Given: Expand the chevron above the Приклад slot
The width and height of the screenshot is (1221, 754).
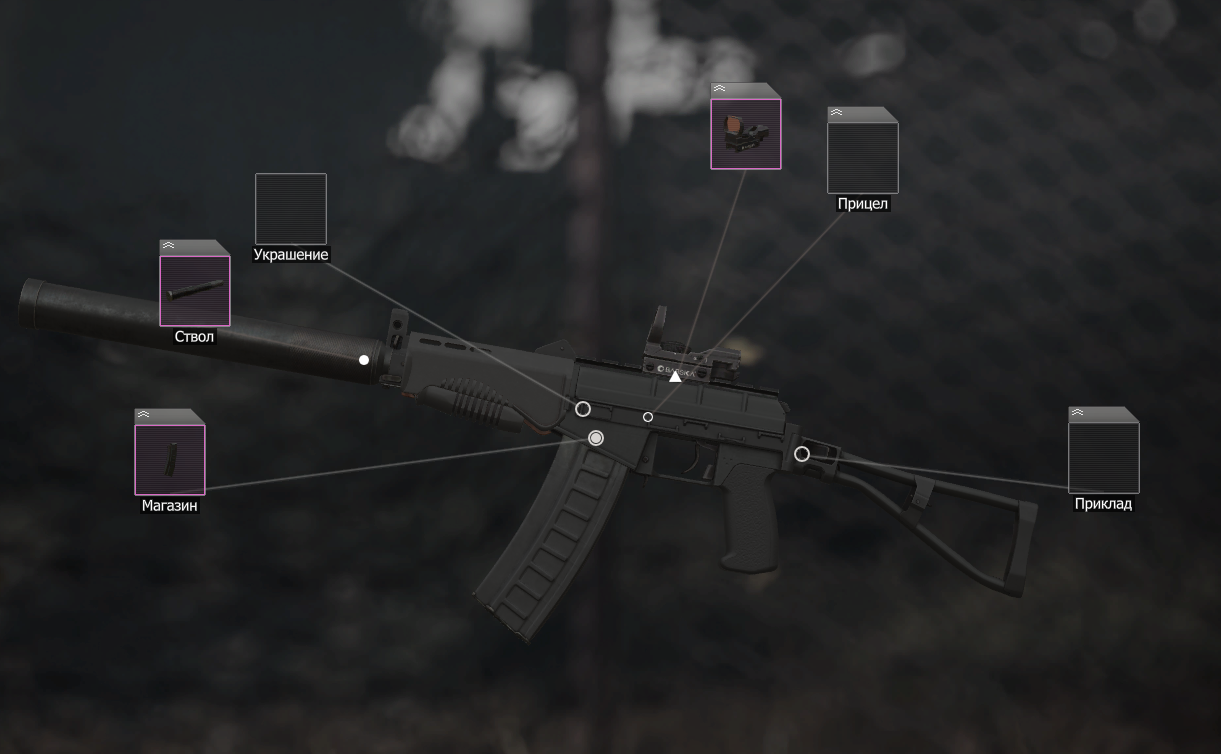Looking at the screenshot, I should click(x=1077, y=413).
